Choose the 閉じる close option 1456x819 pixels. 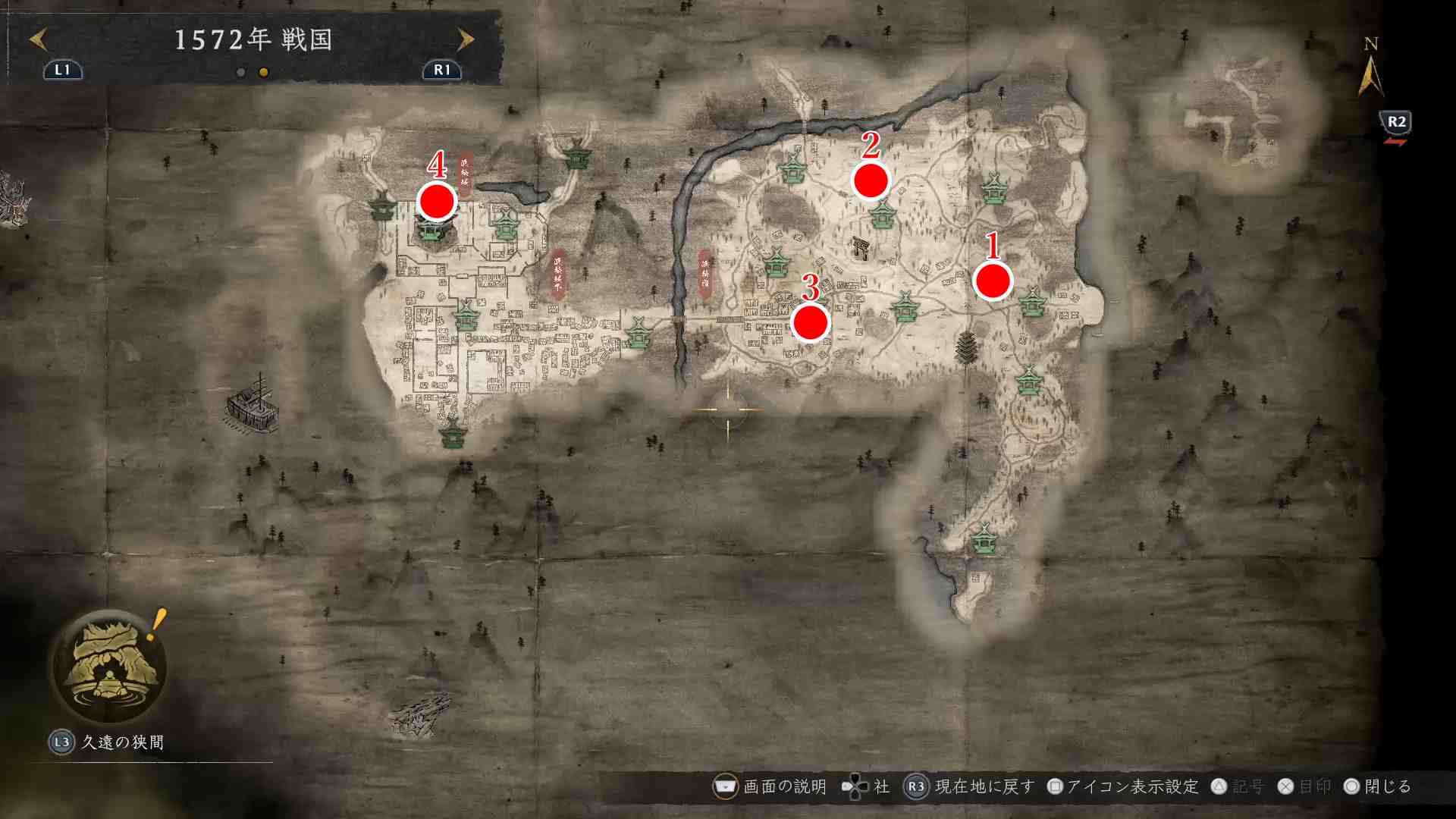coord(1378,786)
